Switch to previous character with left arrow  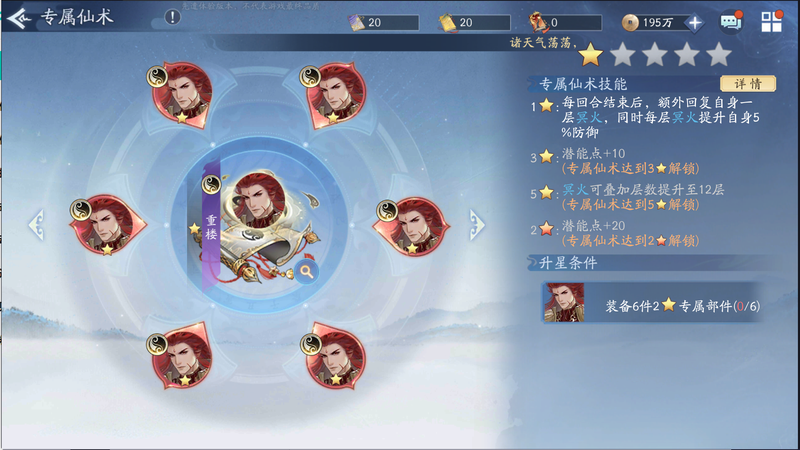point(37,224)
